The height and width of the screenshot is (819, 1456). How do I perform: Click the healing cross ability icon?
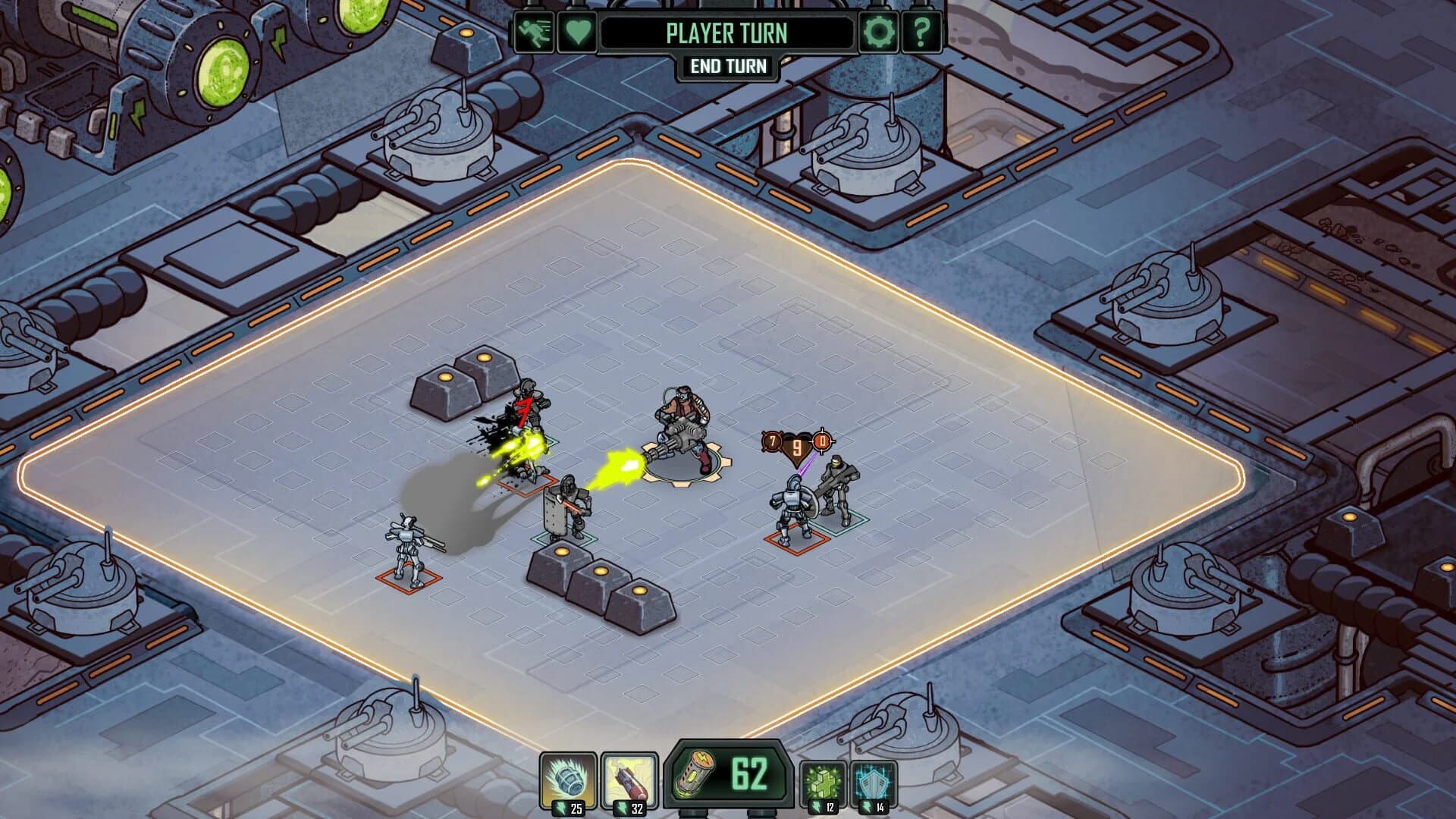825,779
